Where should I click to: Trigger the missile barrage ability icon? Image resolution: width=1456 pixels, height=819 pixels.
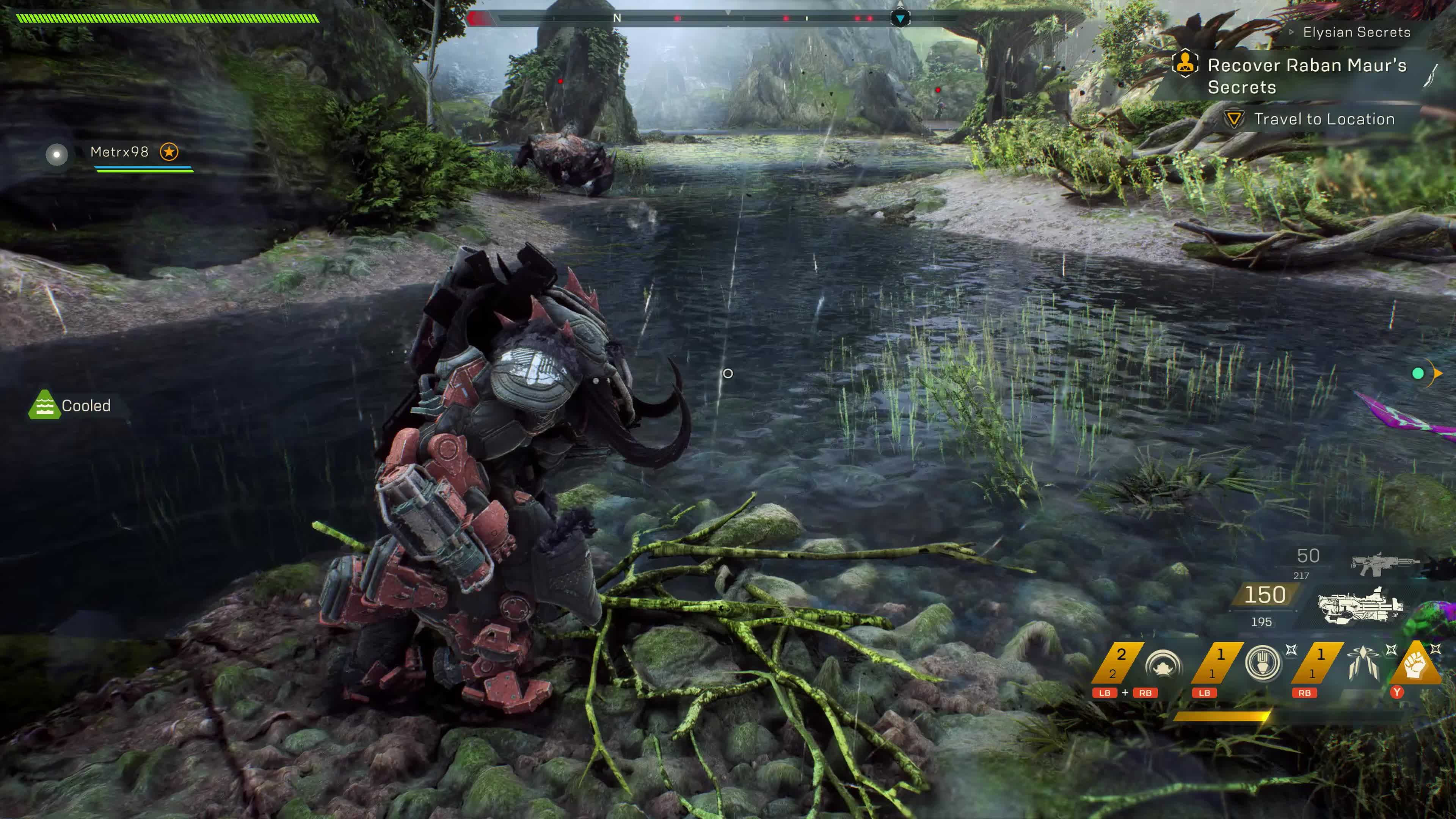tap(1362, 662)
